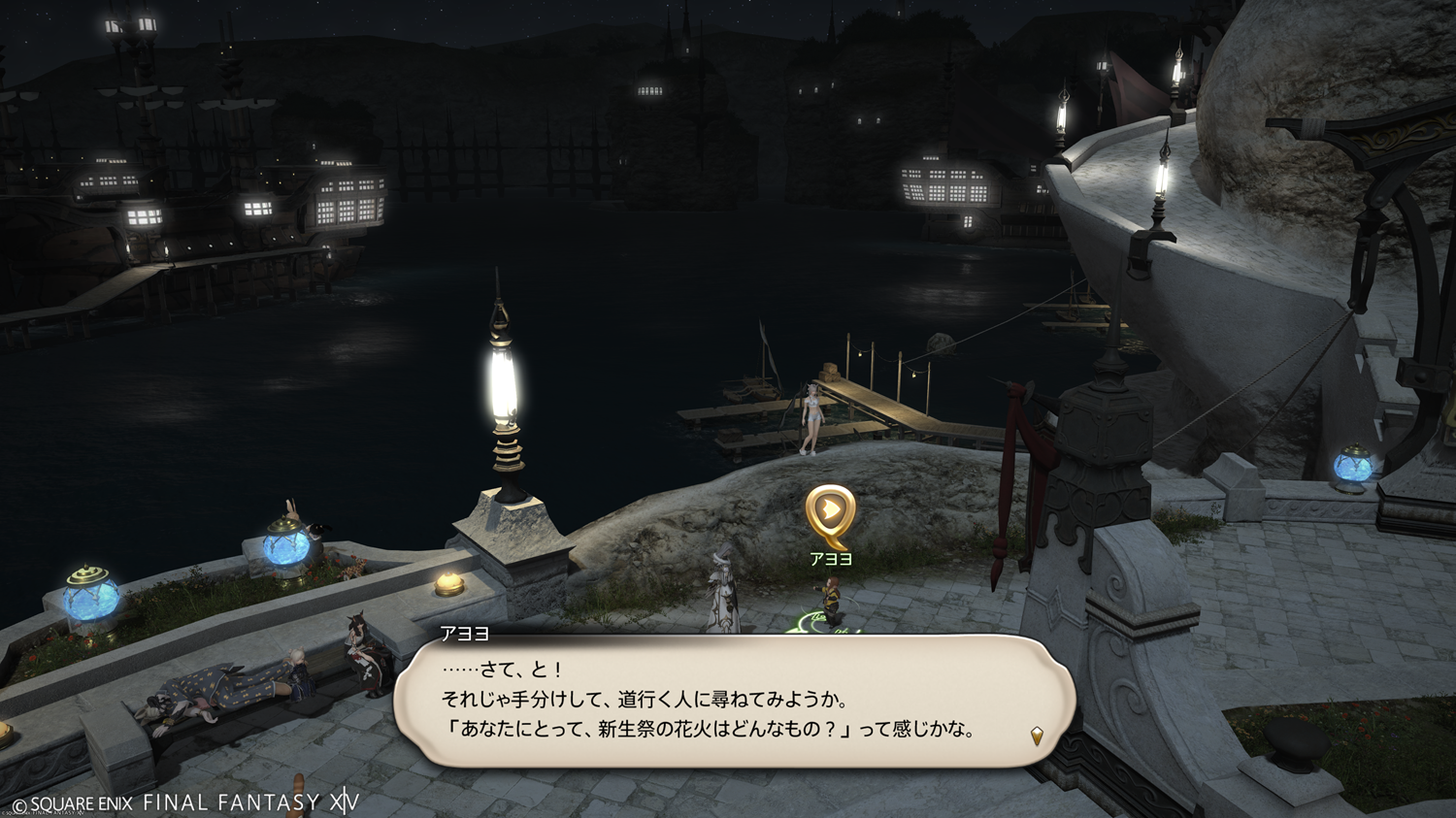Advance dialogue with the yellow gem indicator

[x=1037, y=736]
